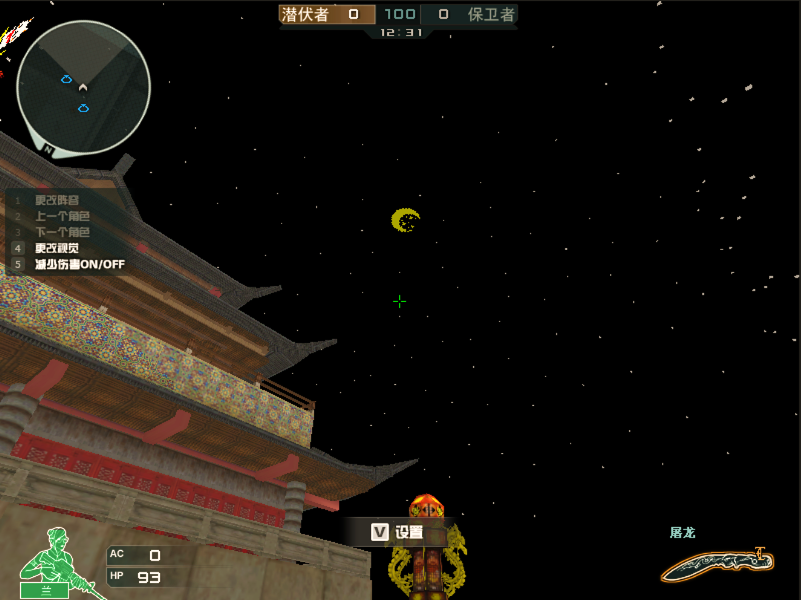Select 更改视觉 in the options list

[x=57, y=248]
